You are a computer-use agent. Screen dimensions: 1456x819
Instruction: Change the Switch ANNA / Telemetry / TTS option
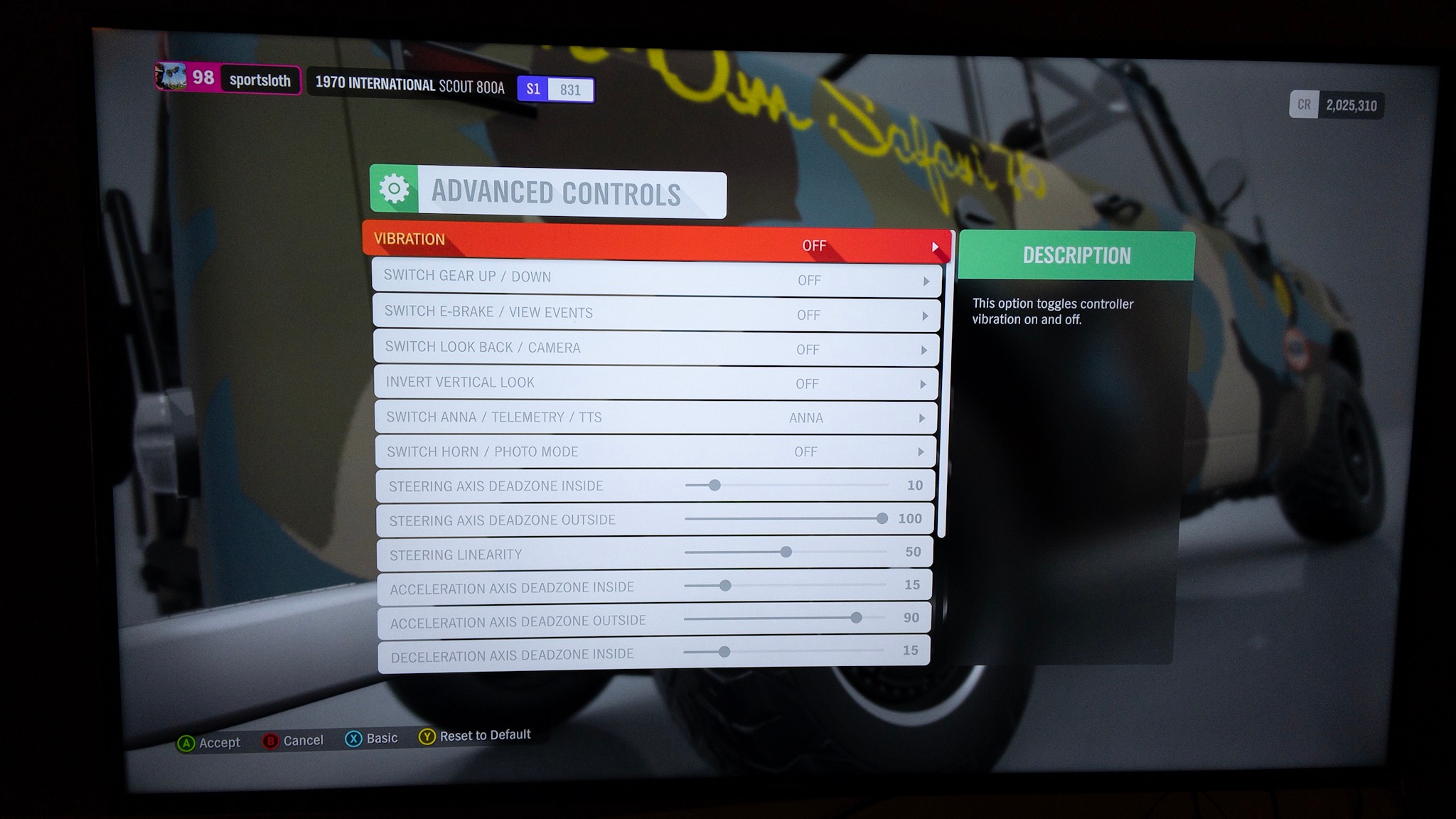655,417
